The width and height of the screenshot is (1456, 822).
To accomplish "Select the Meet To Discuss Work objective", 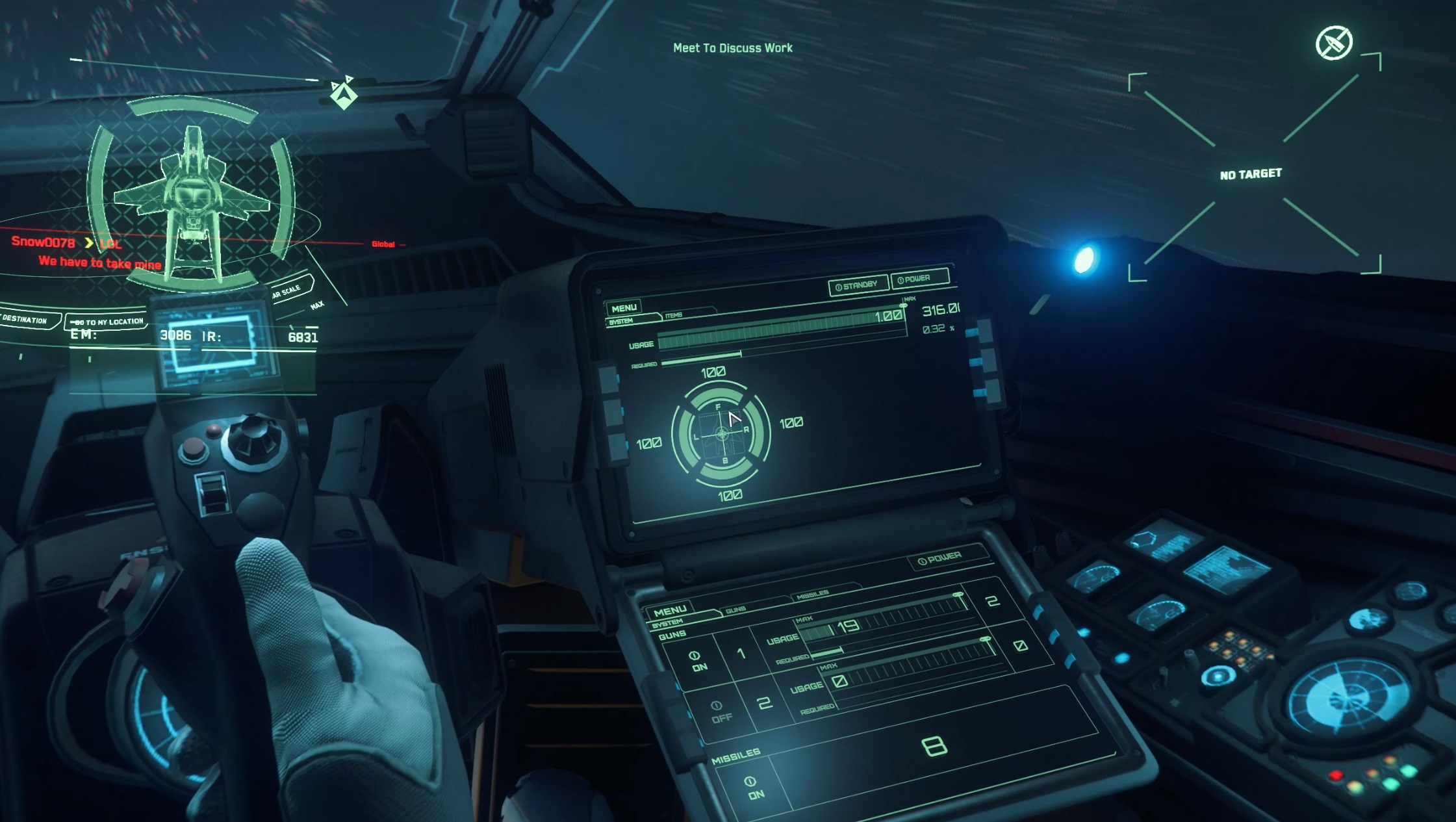I will (x=732, y=48).
